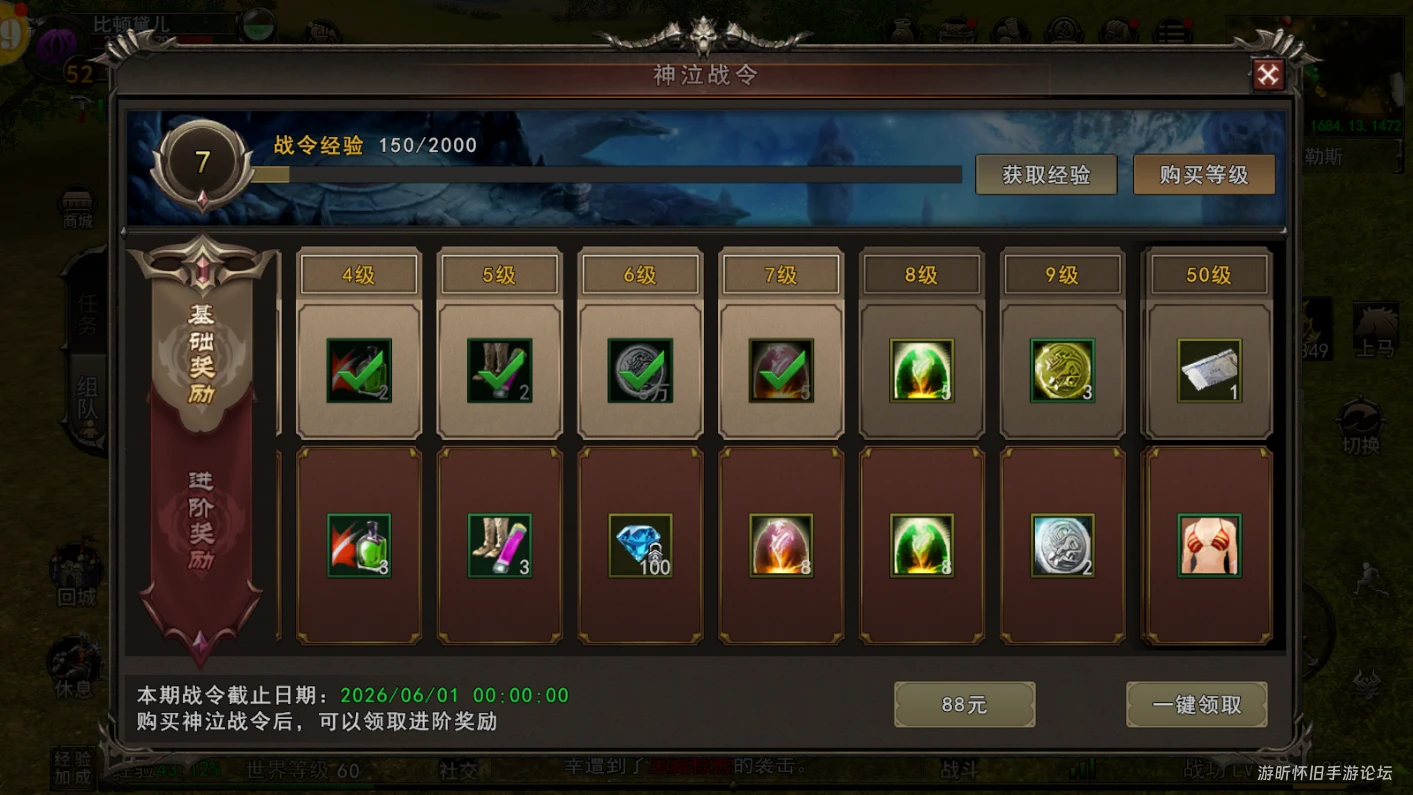Claim all rewards with 一键领取
The width and height of the screenshot is (1413, 795).
point(1196,705)
